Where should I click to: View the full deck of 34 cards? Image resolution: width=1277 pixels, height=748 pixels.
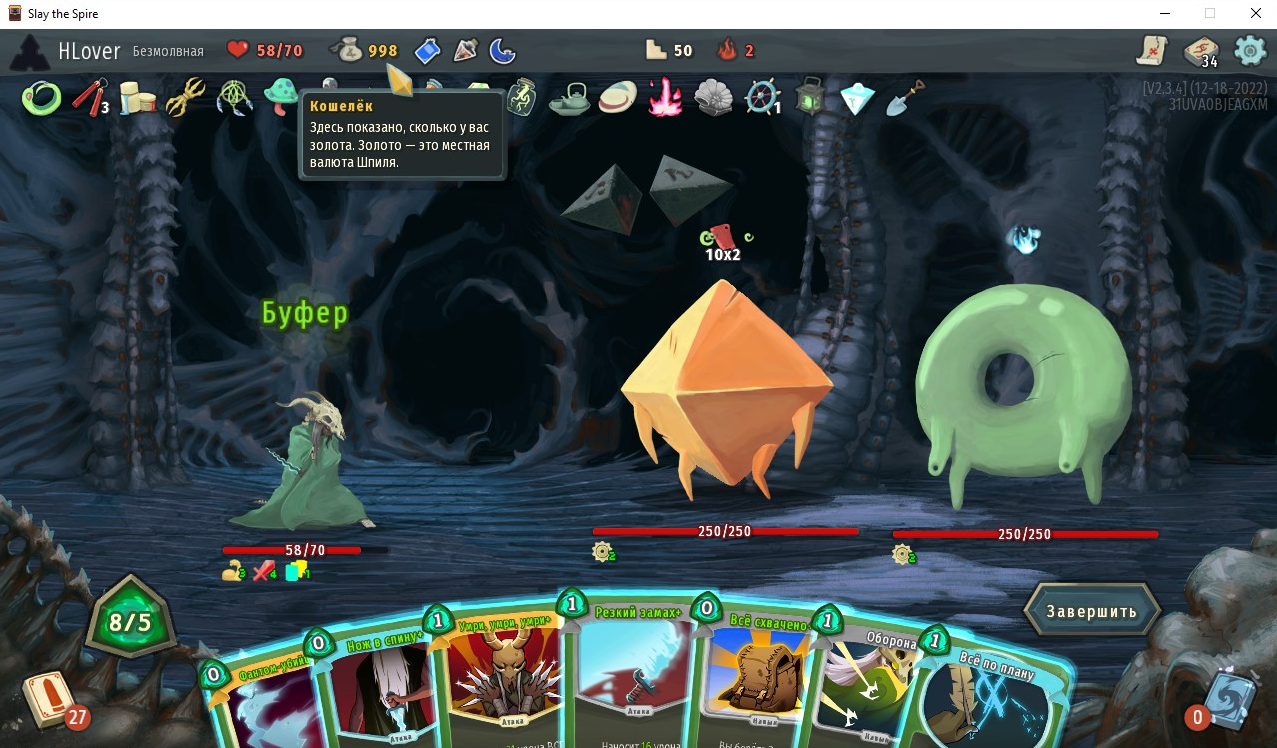(x=1201, y=51)
